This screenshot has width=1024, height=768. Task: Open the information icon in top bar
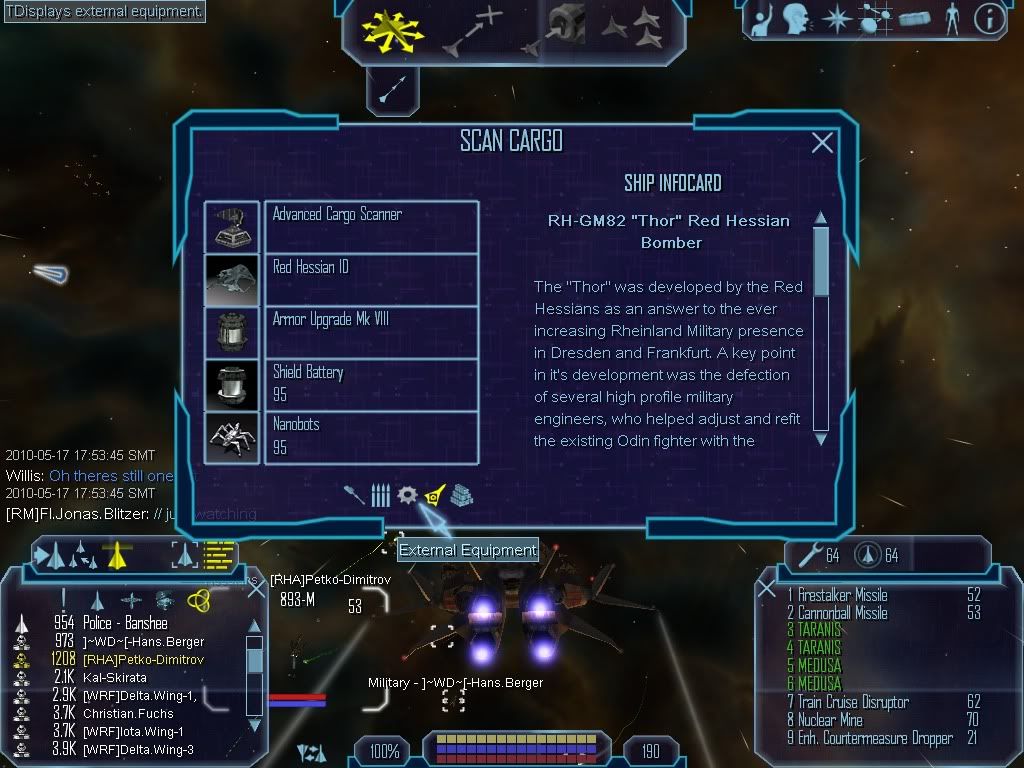989,20
